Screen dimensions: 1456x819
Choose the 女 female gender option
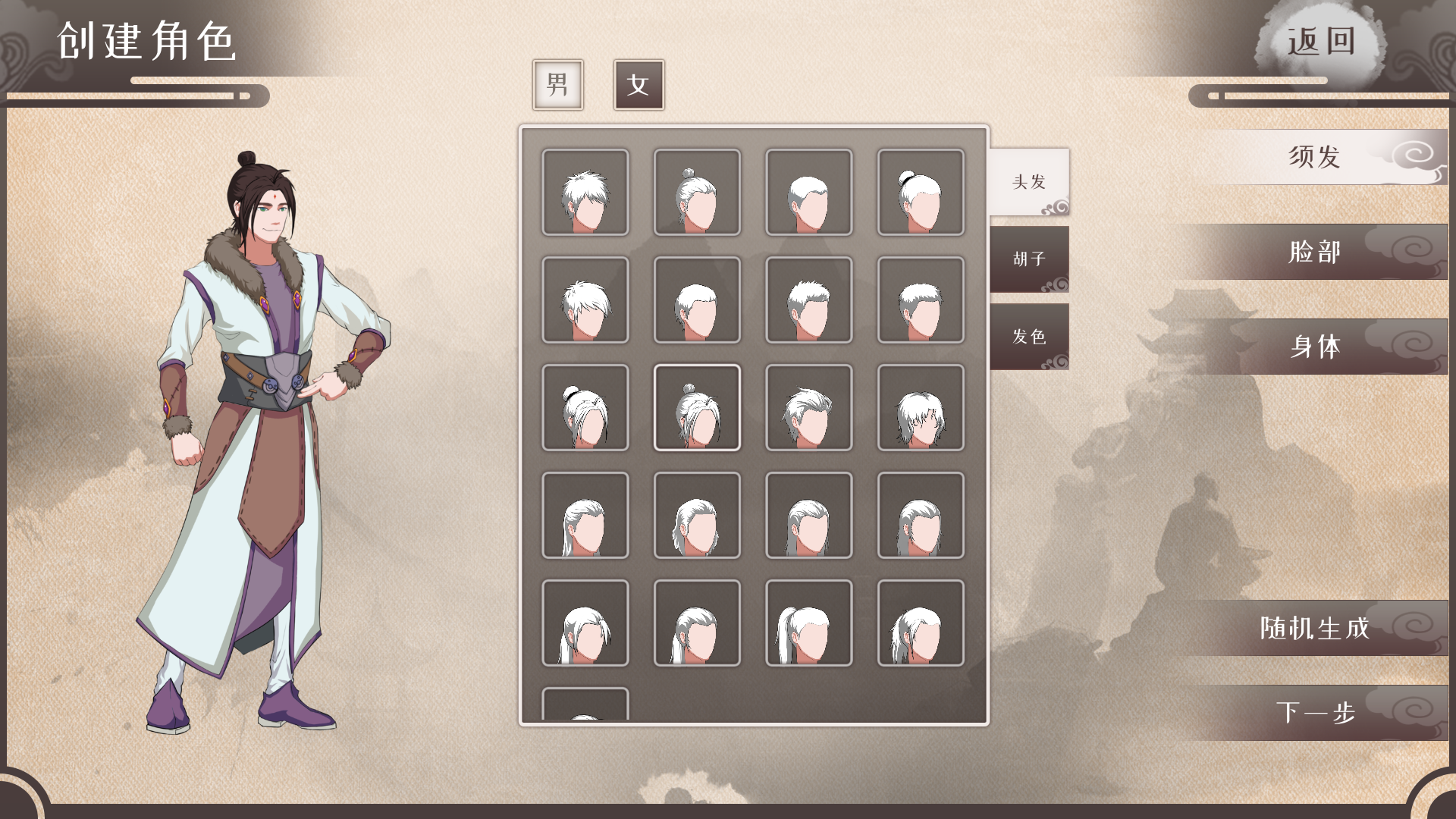[639, 85]
